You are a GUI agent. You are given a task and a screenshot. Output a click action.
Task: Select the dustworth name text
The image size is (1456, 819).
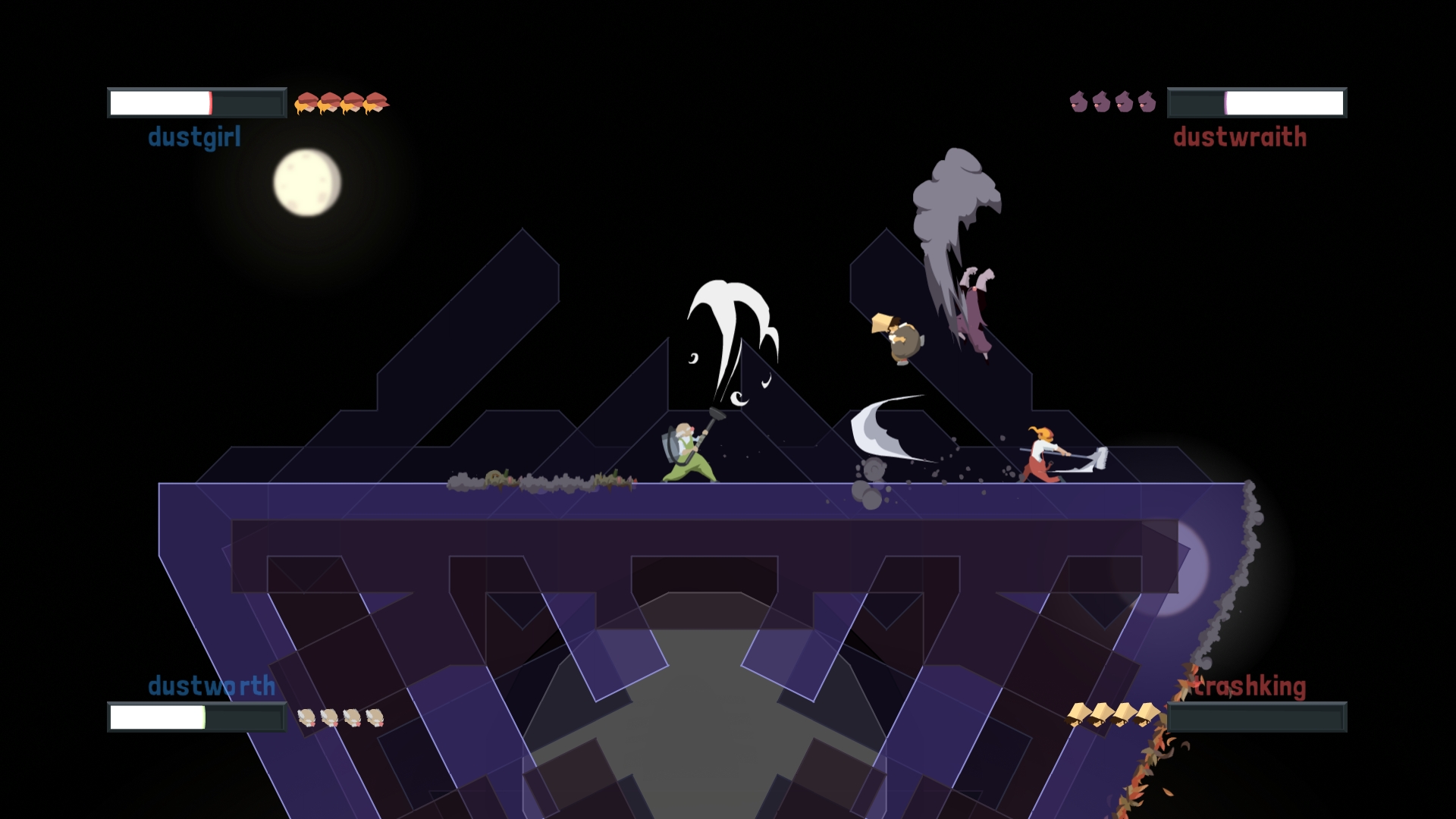[x=211, y=685]
